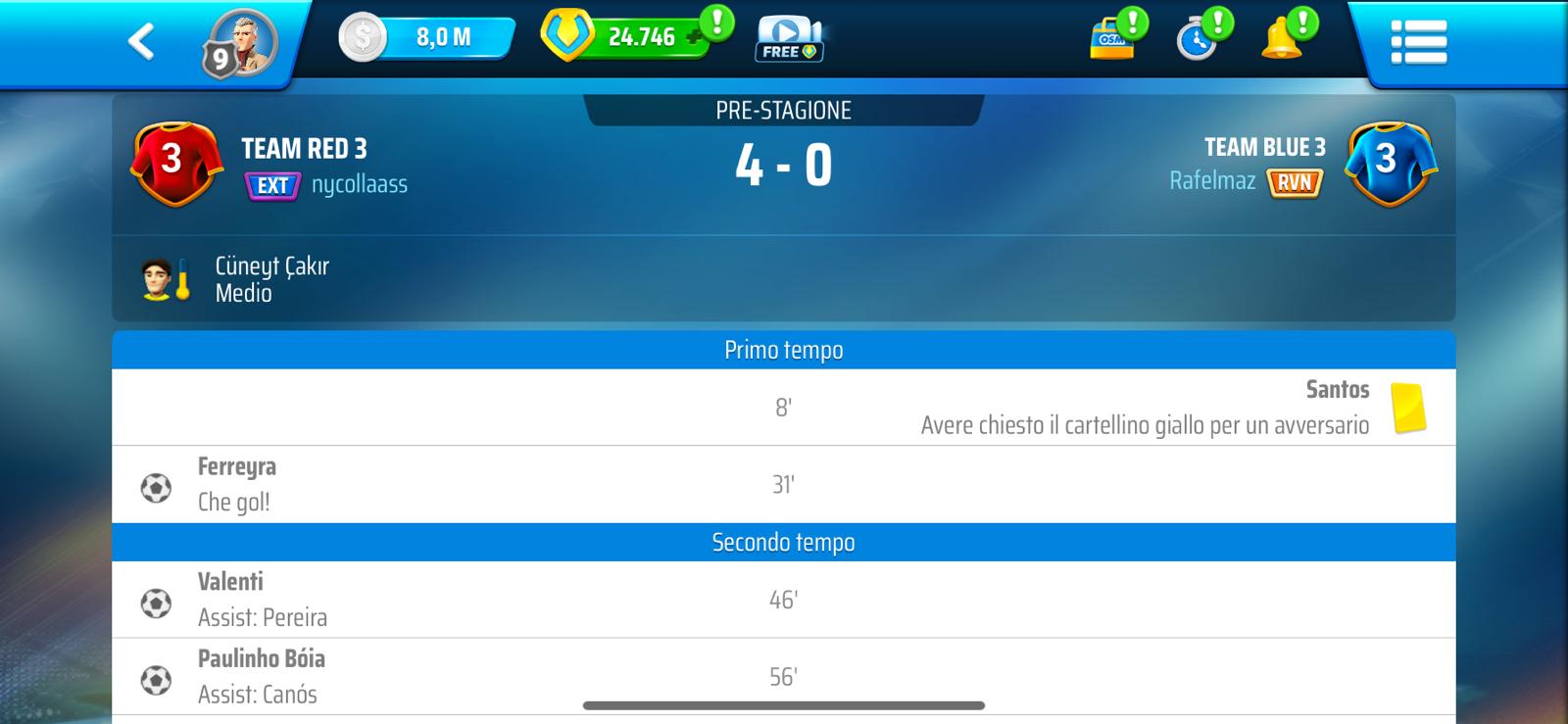Select the Team Blue 3 shirt badge
The image size is (1568, 724).
[1390, 163]
